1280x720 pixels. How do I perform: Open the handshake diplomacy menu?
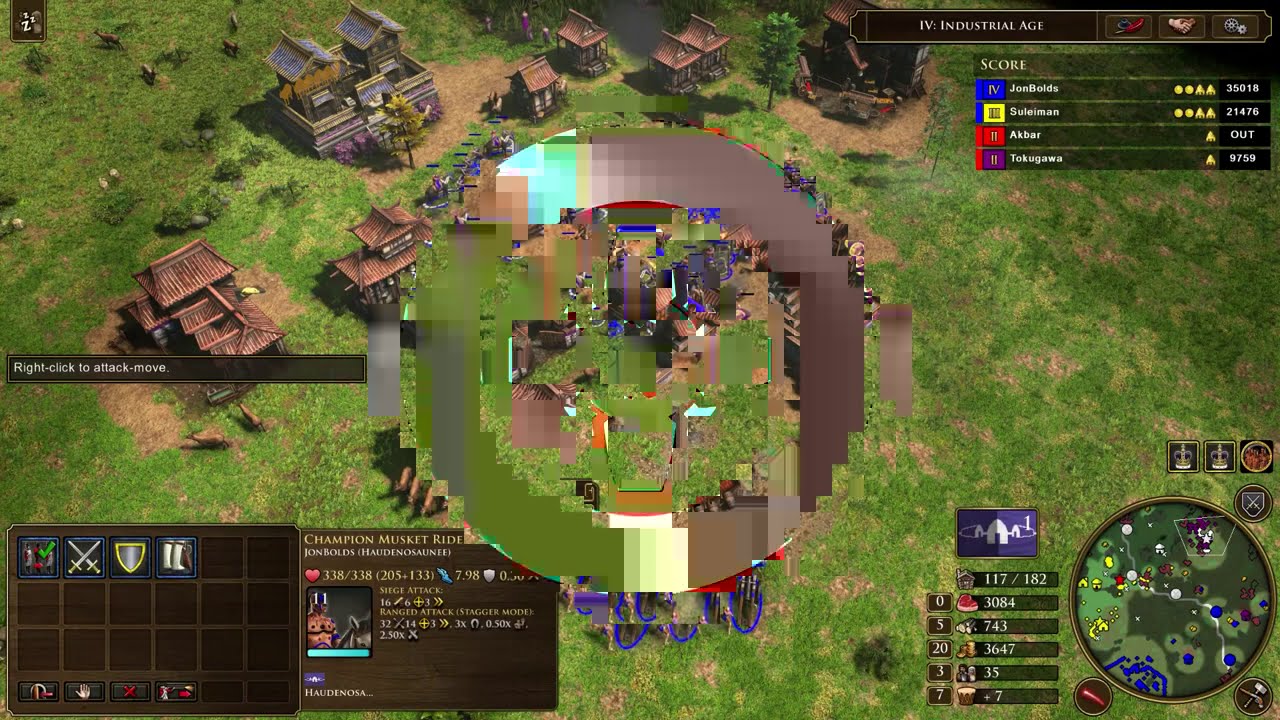pyautogui.click(x=1182, y=26)
